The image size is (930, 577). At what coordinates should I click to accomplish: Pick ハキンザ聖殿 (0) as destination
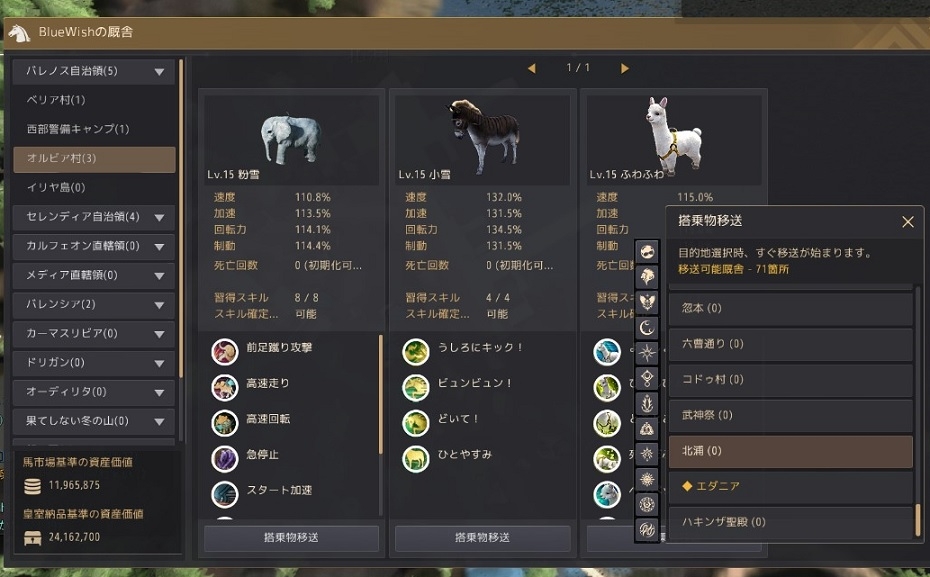point(790,522)
